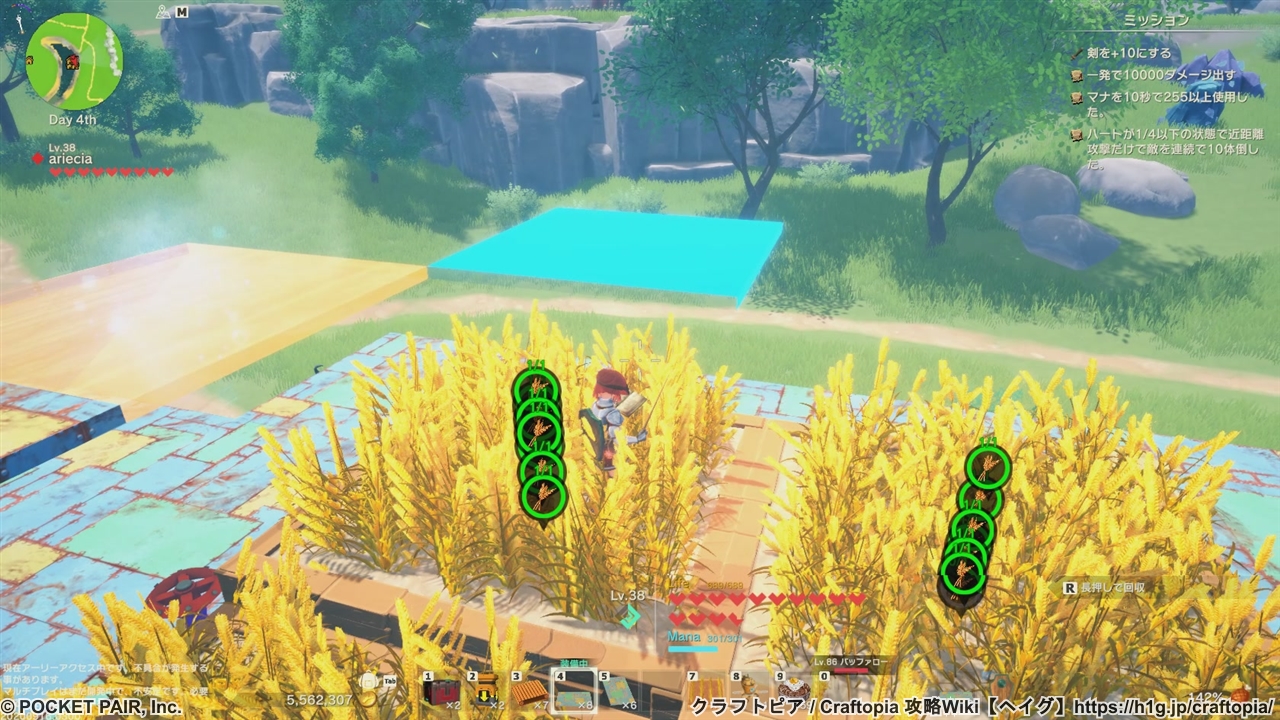Open the backpack inventory icon
The width and height of the screenshot is (1280, 720).
369,682
